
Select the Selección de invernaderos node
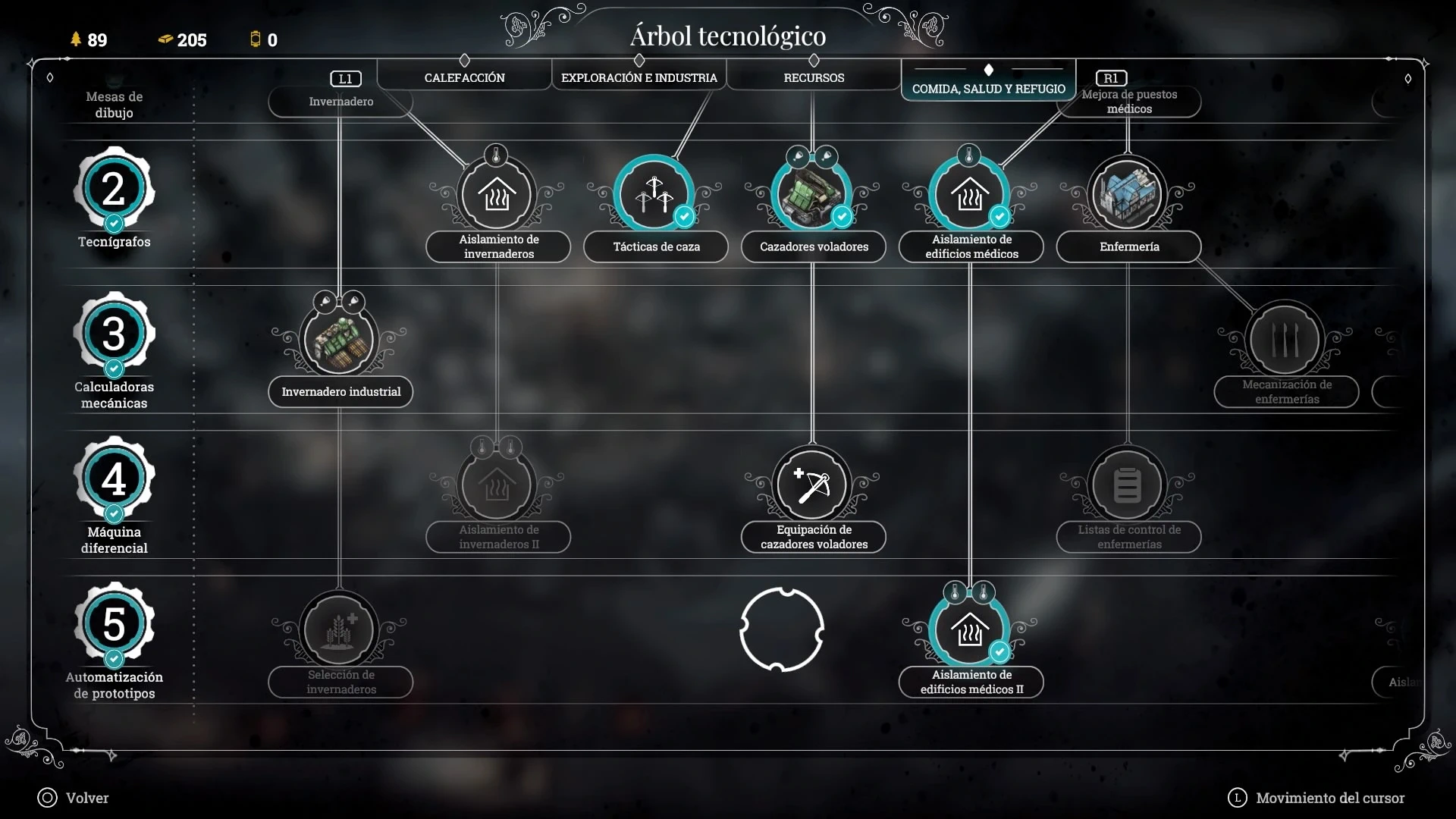coord(339,630)
